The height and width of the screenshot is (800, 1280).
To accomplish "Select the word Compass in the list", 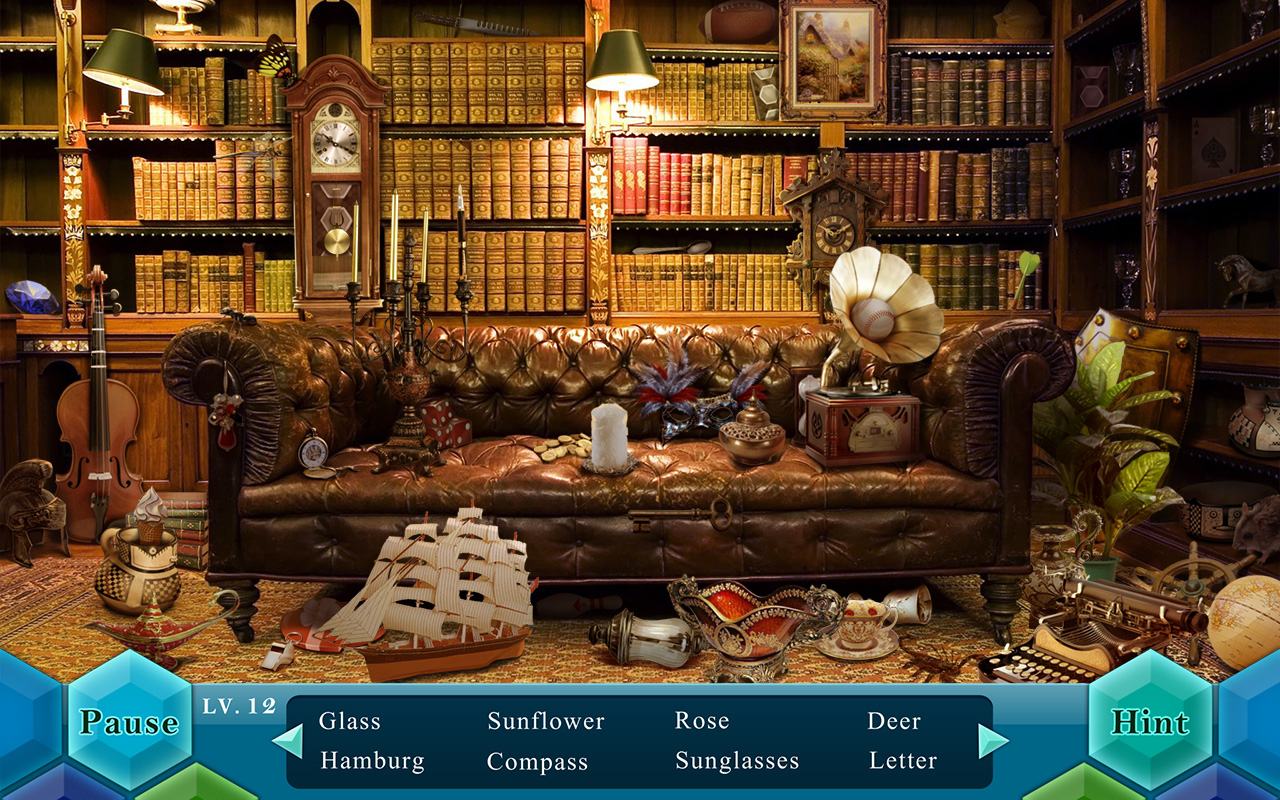I will click(536, 762).
